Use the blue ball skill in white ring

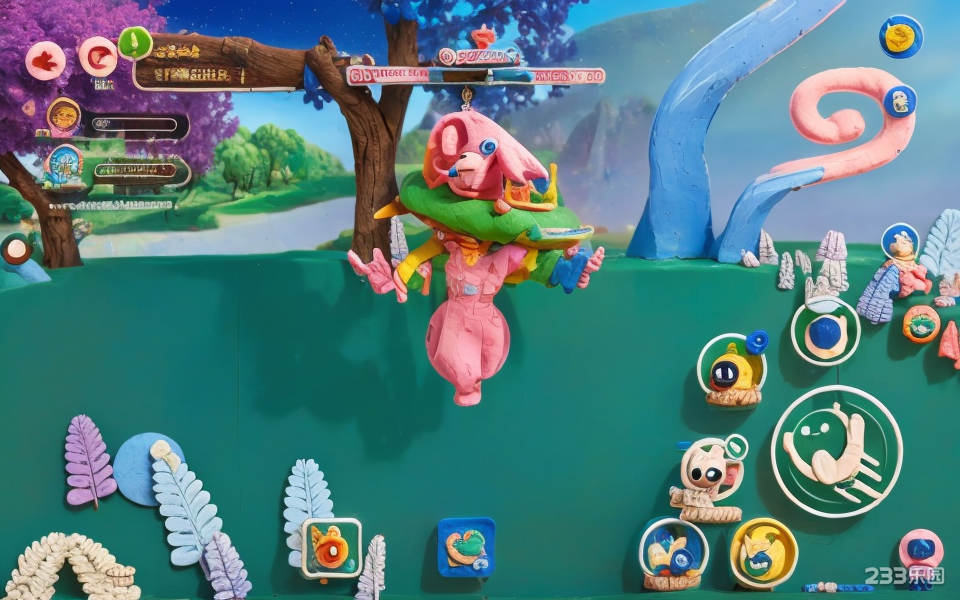(825, 332)
